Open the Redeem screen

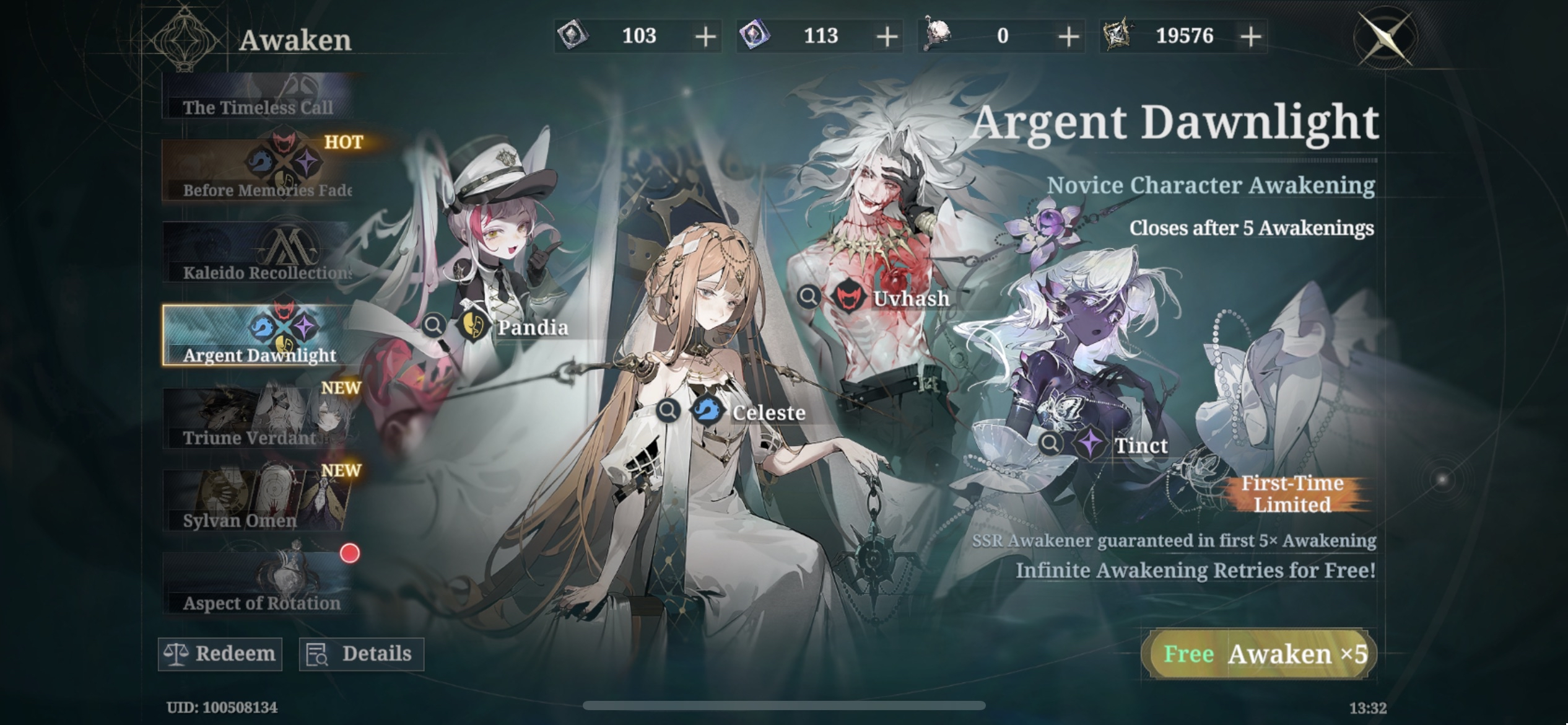point(220,654)
